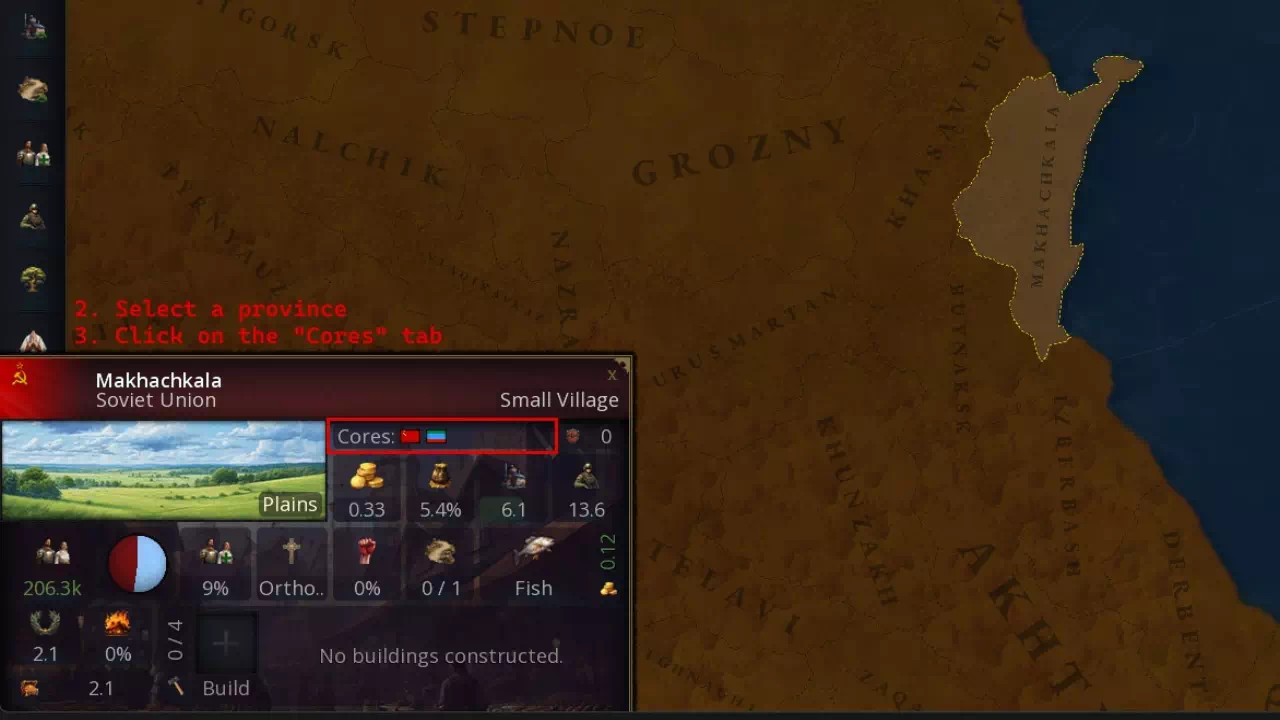Screen dimensions: 1280x720
Task: Click the money-bag tax icon showing 5.4%
Action: pos(440,476)
